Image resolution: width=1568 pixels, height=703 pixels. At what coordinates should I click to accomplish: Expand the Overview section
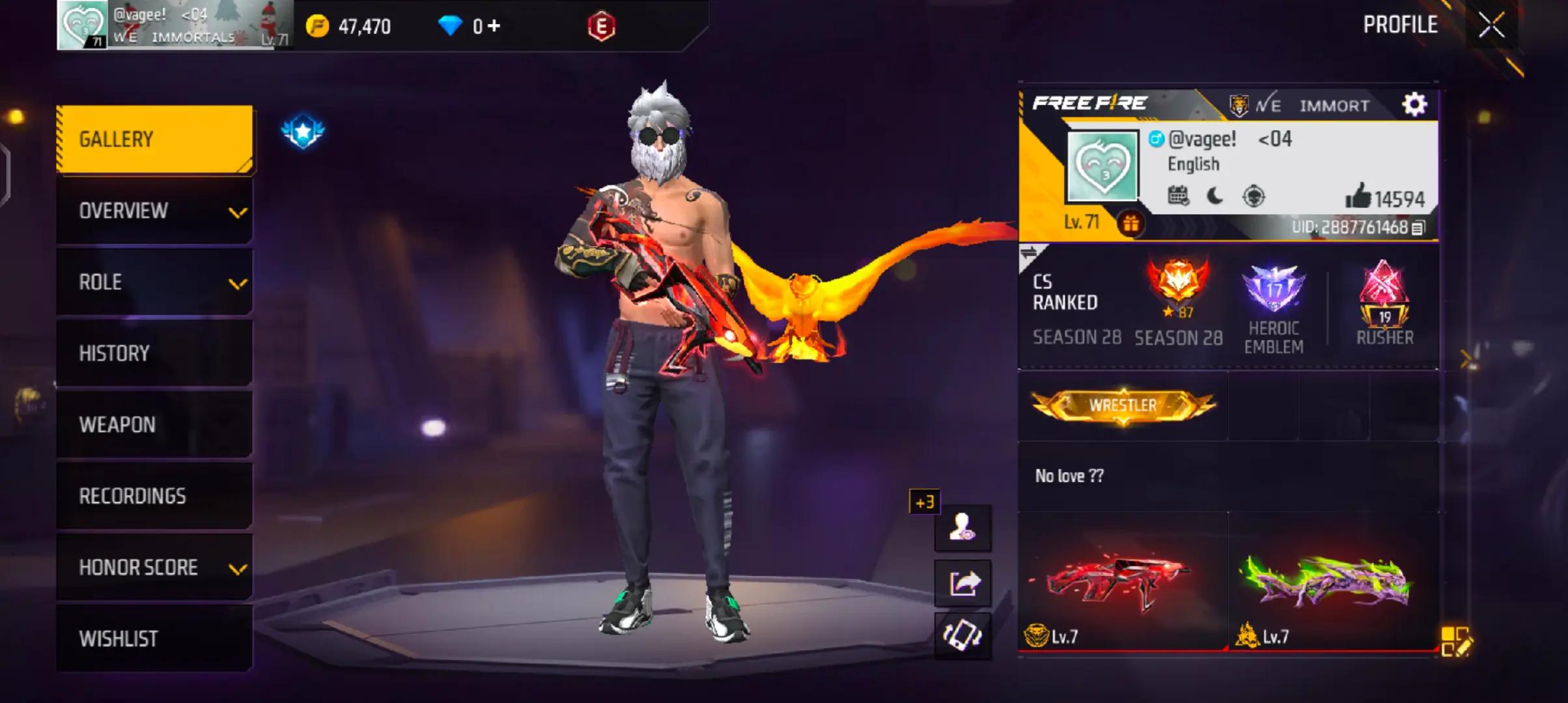click(x=154, y=211)
